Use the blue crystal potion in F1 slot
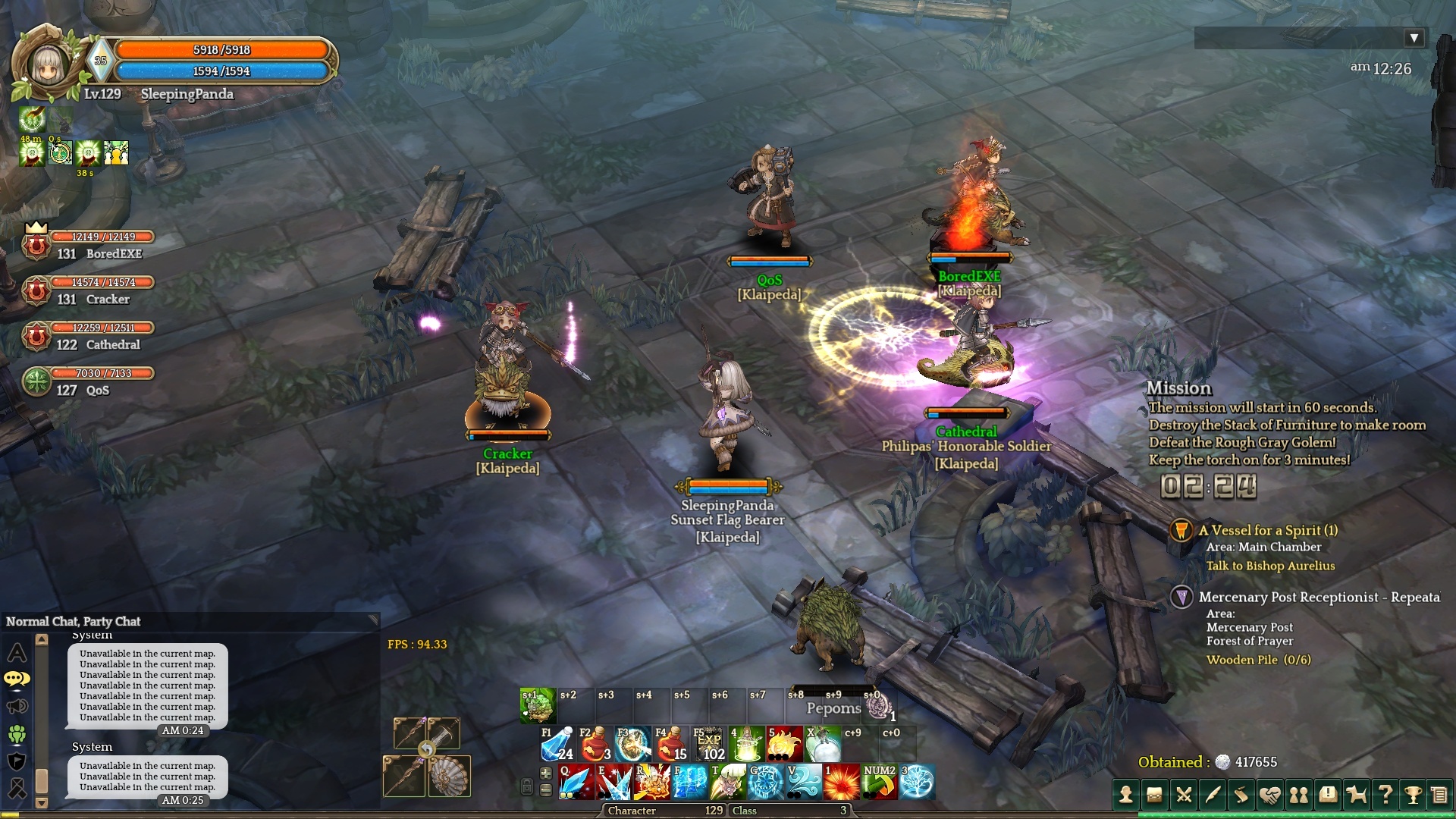The width and height of the screenshot is (1456, 819). coord(557,744)
